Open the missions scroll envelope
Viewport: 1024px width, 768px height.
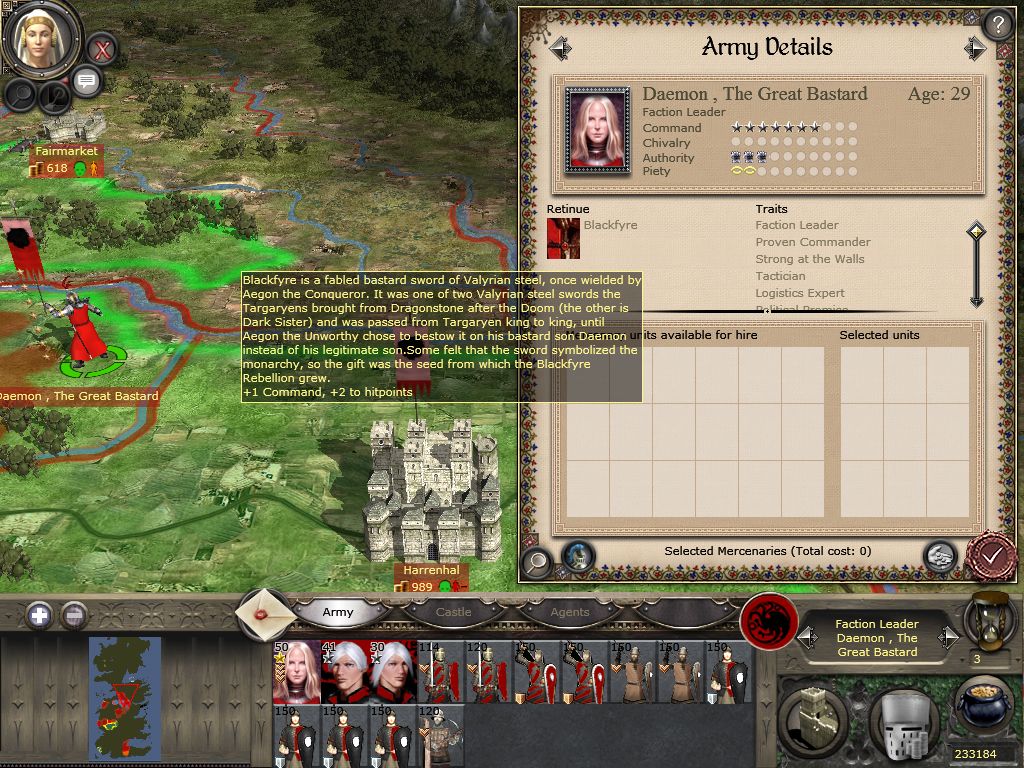tap(265, 612)
